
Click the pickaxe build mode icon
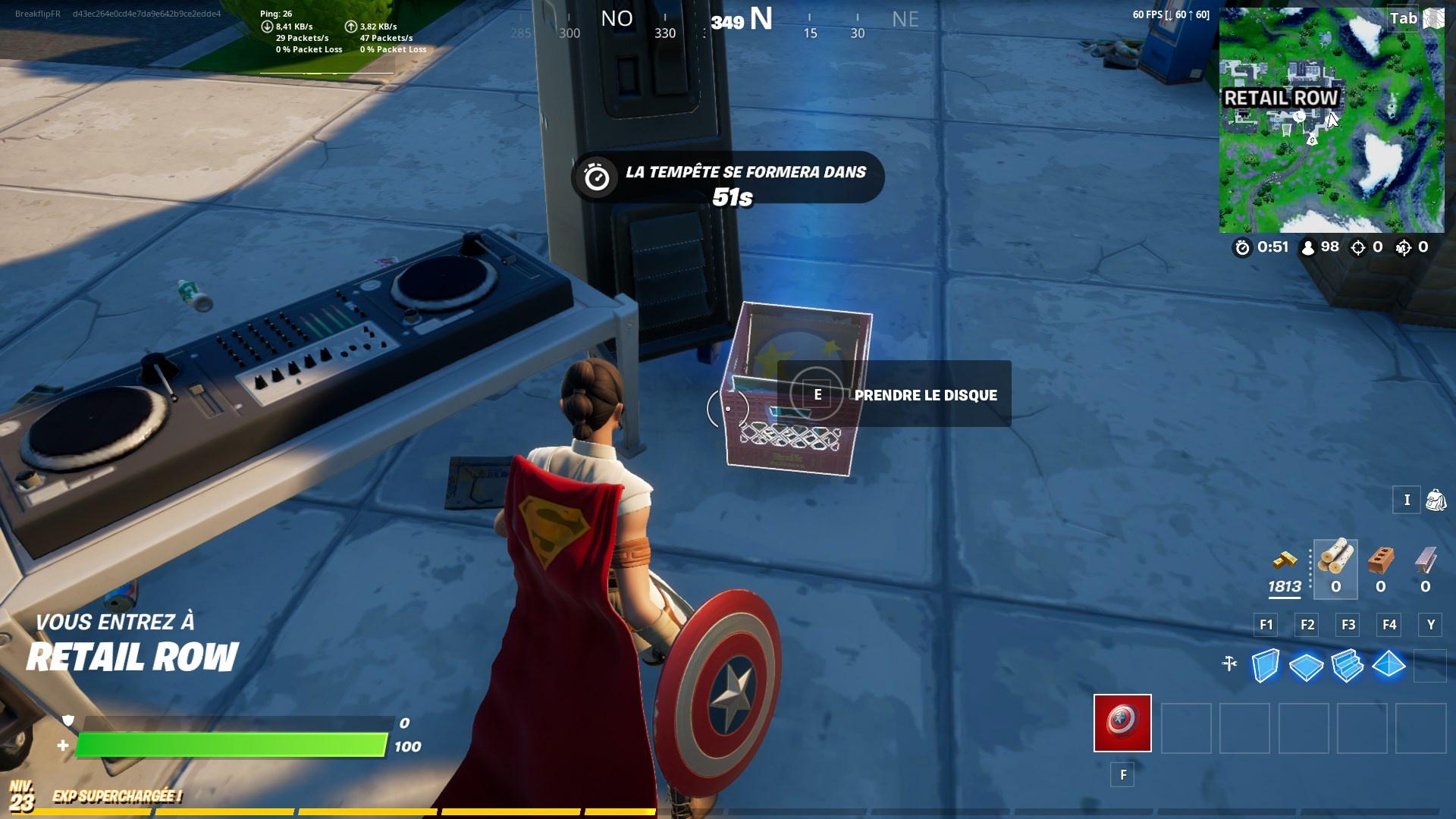click(1229, 662)
